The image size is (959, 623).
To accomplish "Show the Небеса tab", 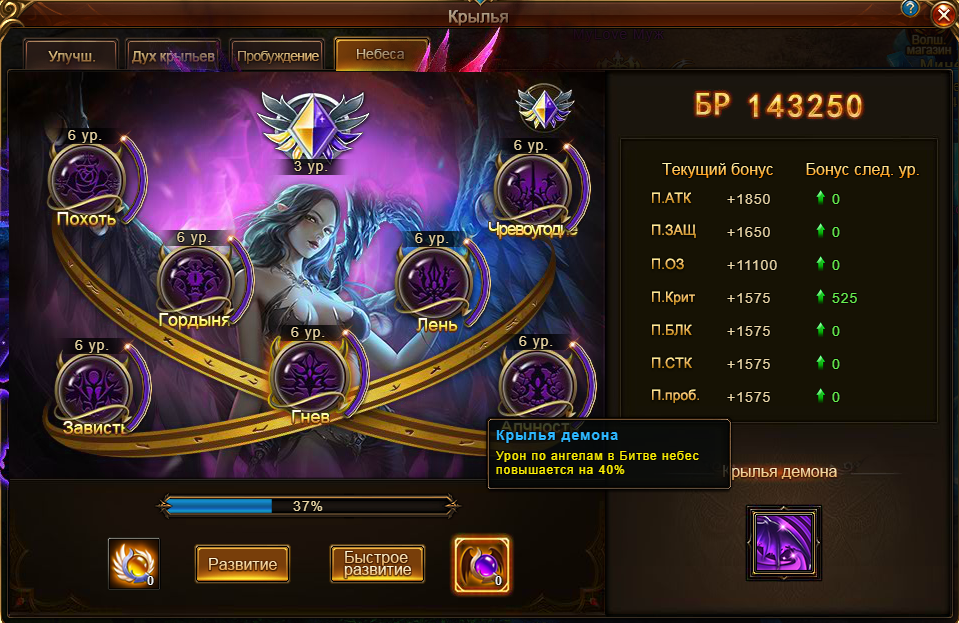I will click(381, 54).
